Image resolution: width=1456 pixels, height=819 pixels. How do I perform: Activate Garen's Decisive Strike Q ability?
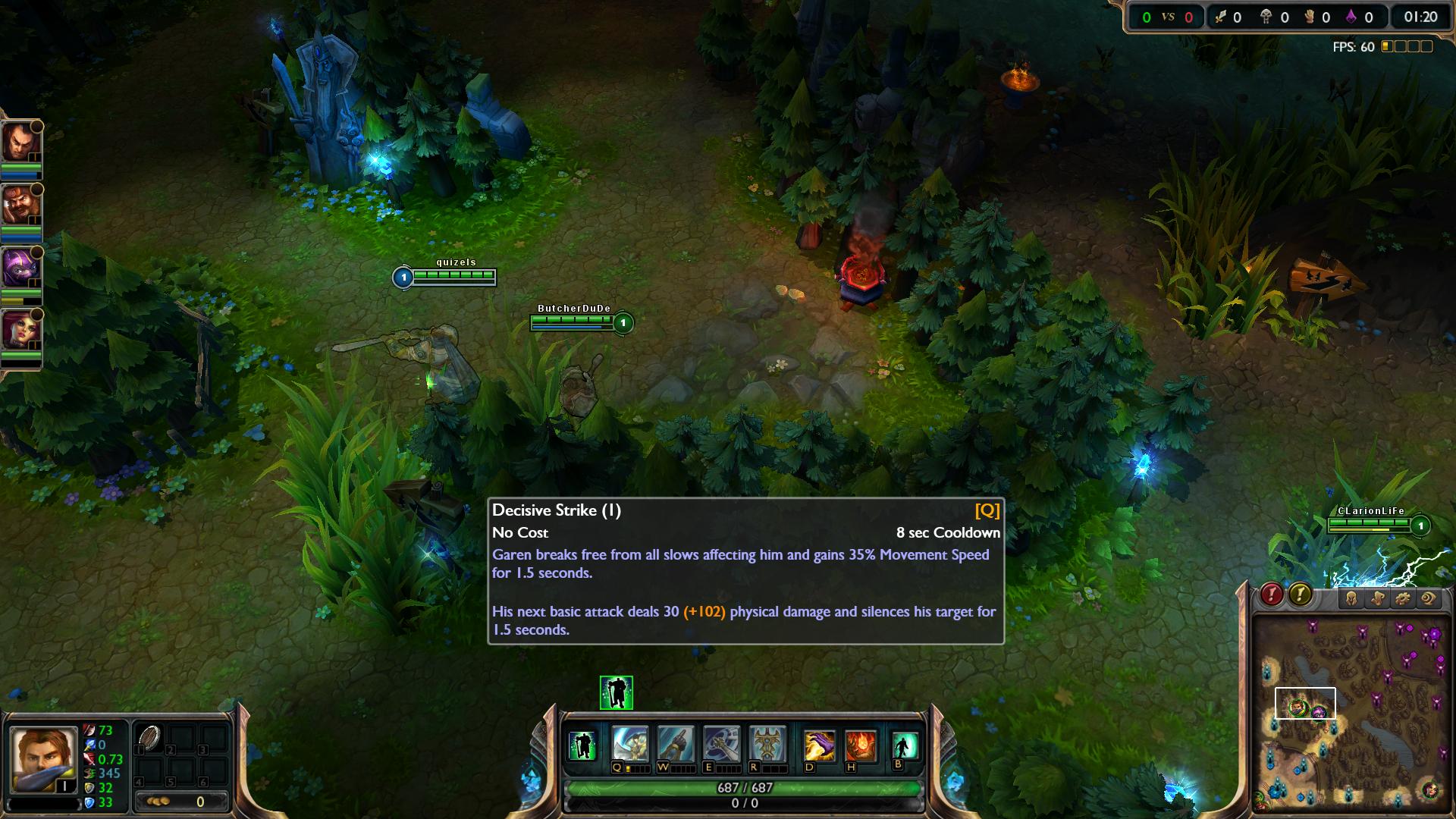click(630, 745)
